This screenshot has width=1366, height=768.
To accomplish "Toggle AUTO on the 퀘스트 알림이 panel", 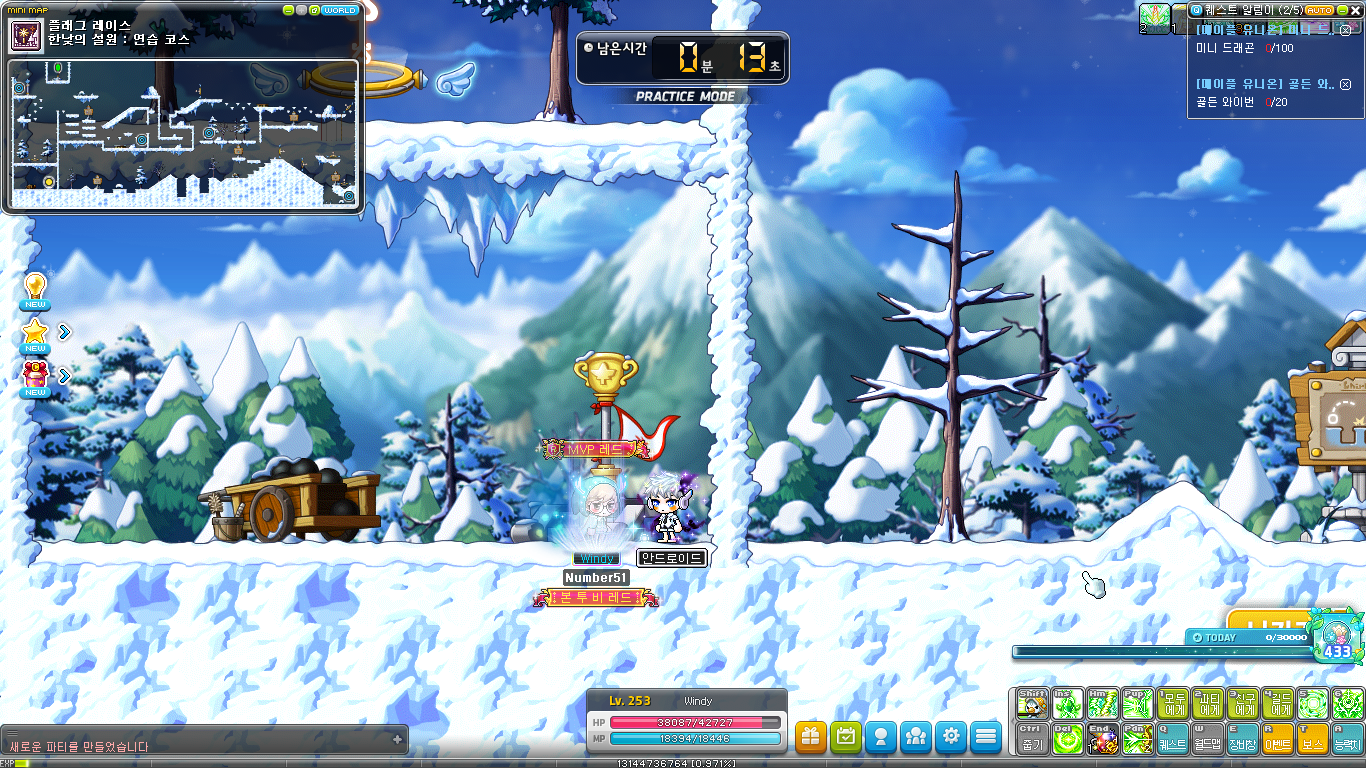I will tap(1319, 10).
